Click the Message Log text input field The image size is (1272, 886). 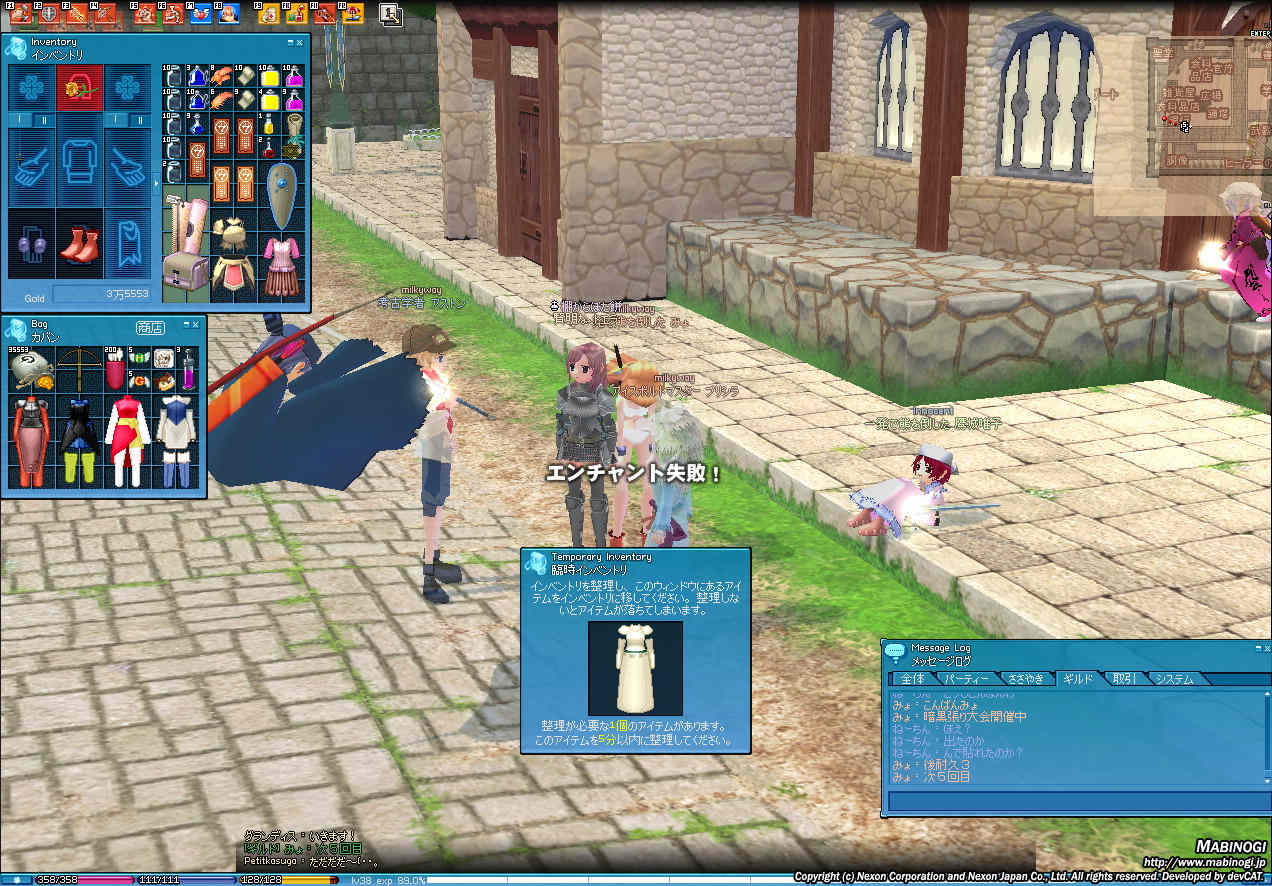point(1075,801)
